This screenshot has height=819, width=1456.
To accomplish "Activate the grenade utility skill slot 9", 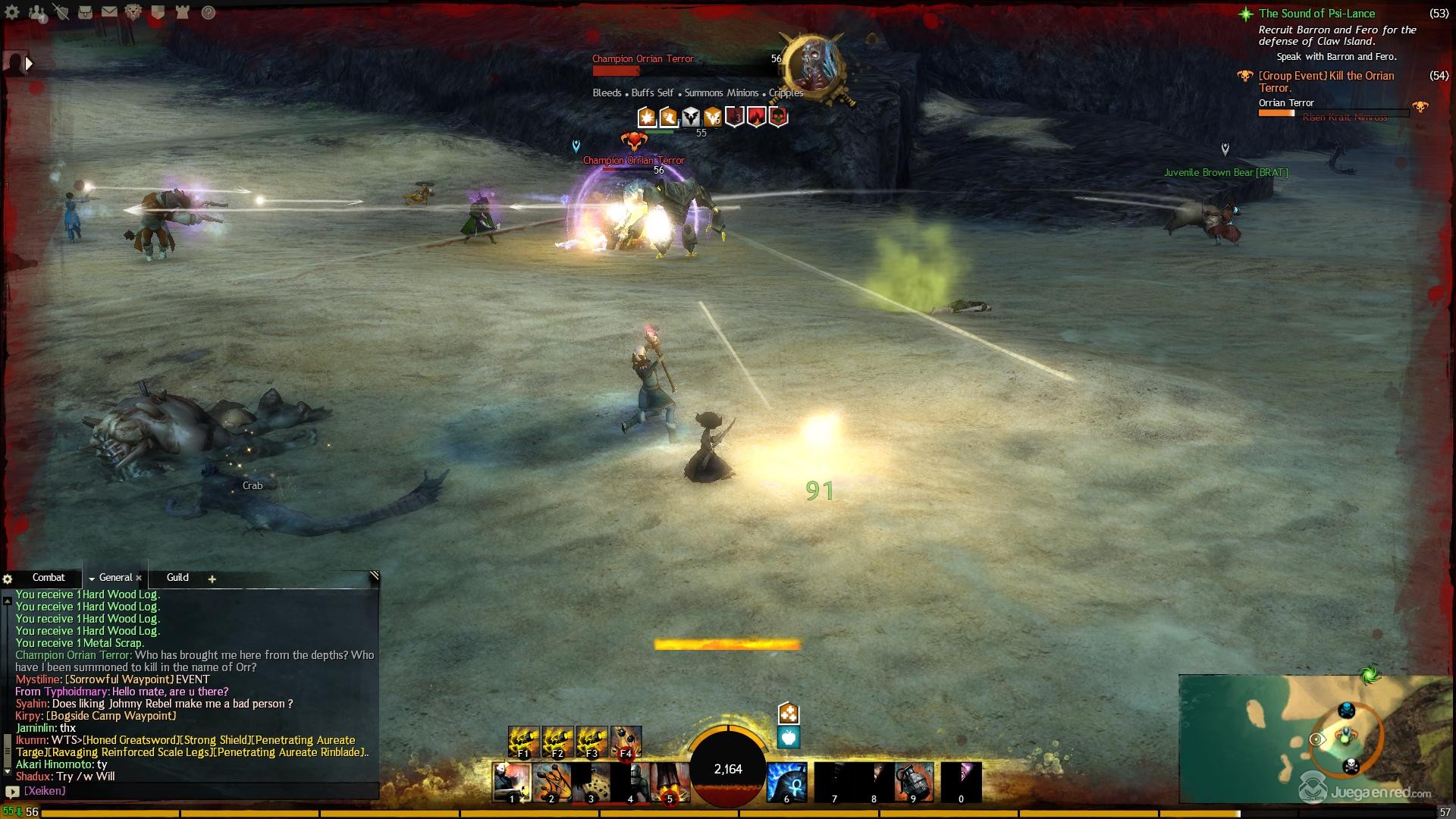I will [914, 782].
